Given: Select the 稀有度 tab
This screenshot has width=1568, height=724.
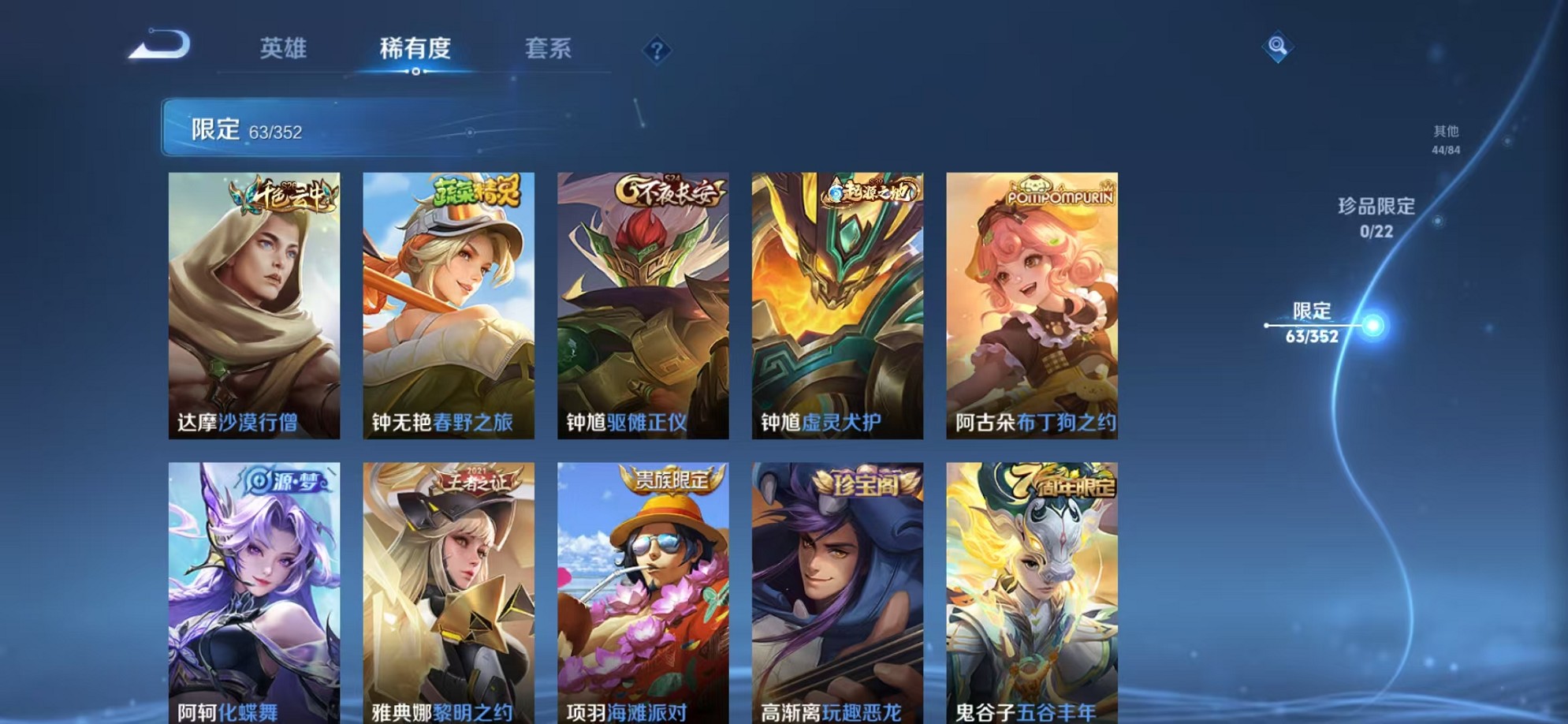Looking at the screenshot, I should tap(416, 49).
